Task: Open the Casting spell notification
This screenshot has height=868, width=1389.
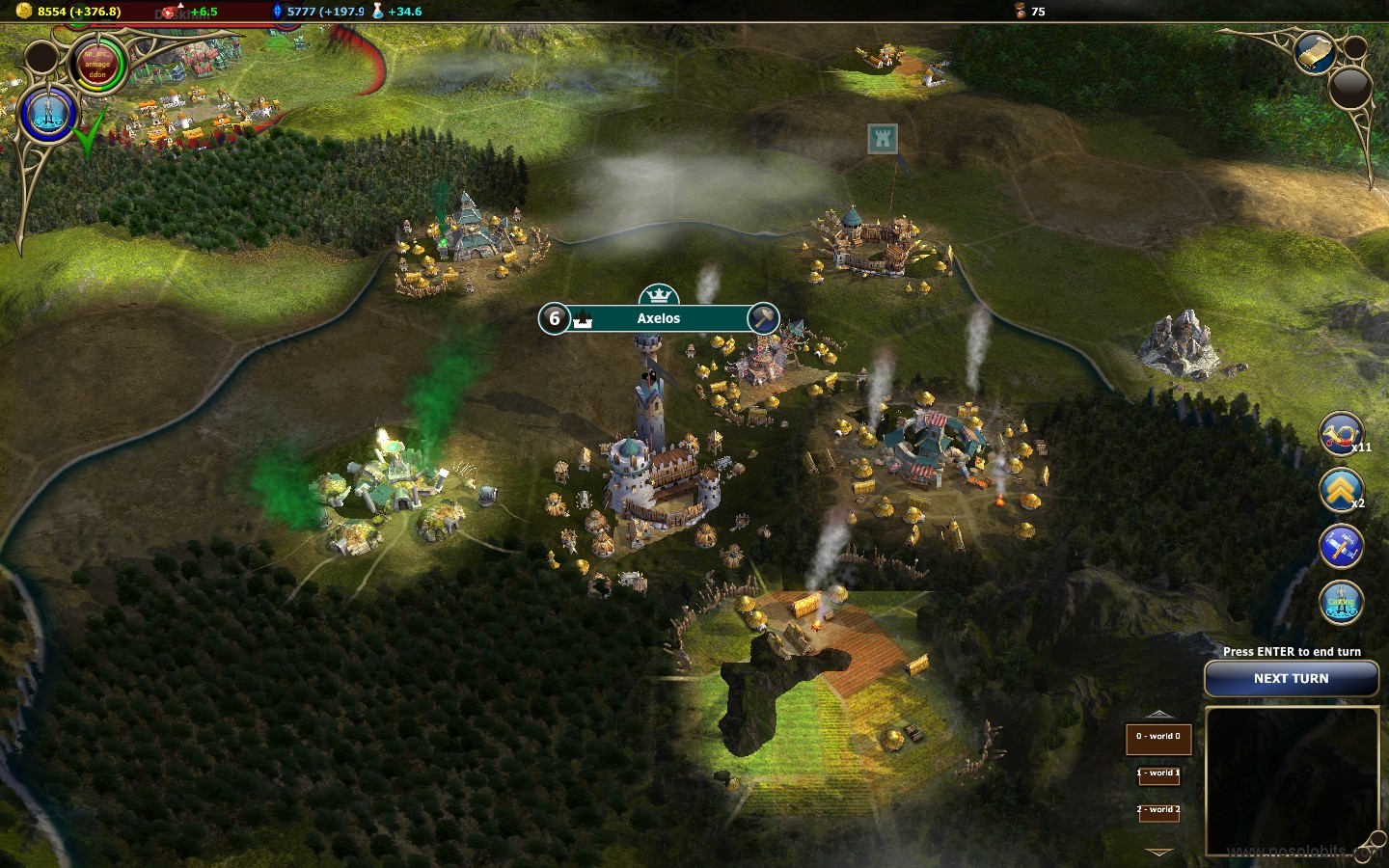Action: click(1341, 603)
